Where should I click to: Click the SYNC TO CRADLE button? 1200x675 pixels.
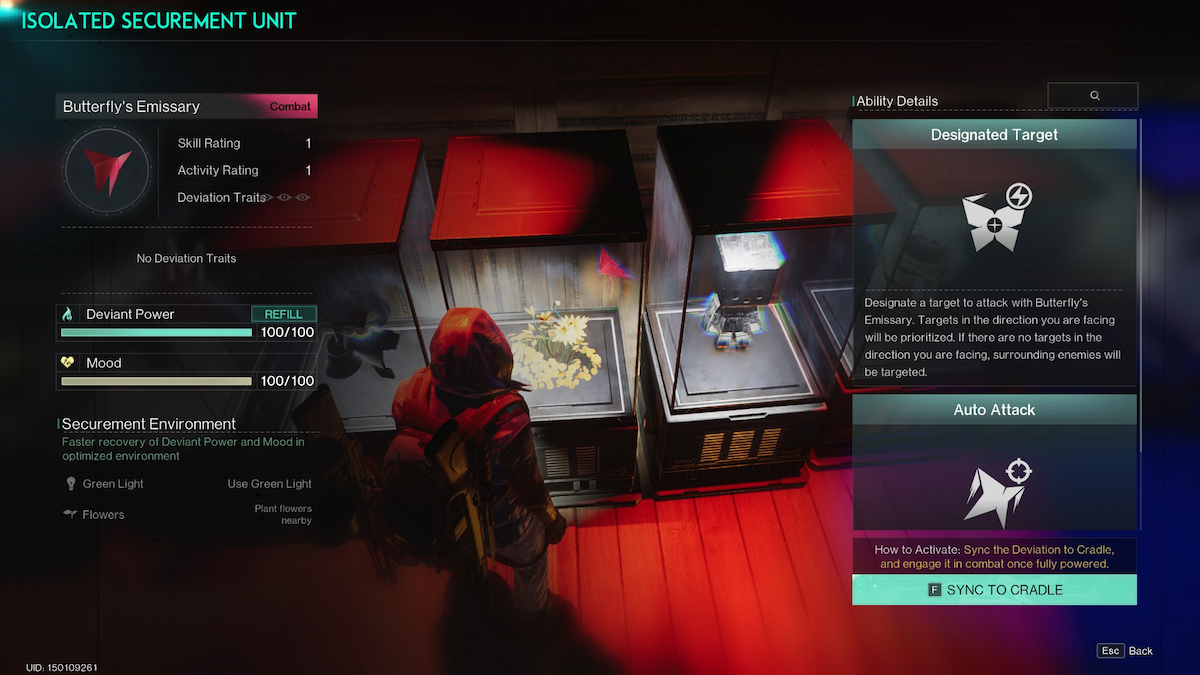(994, 590)
